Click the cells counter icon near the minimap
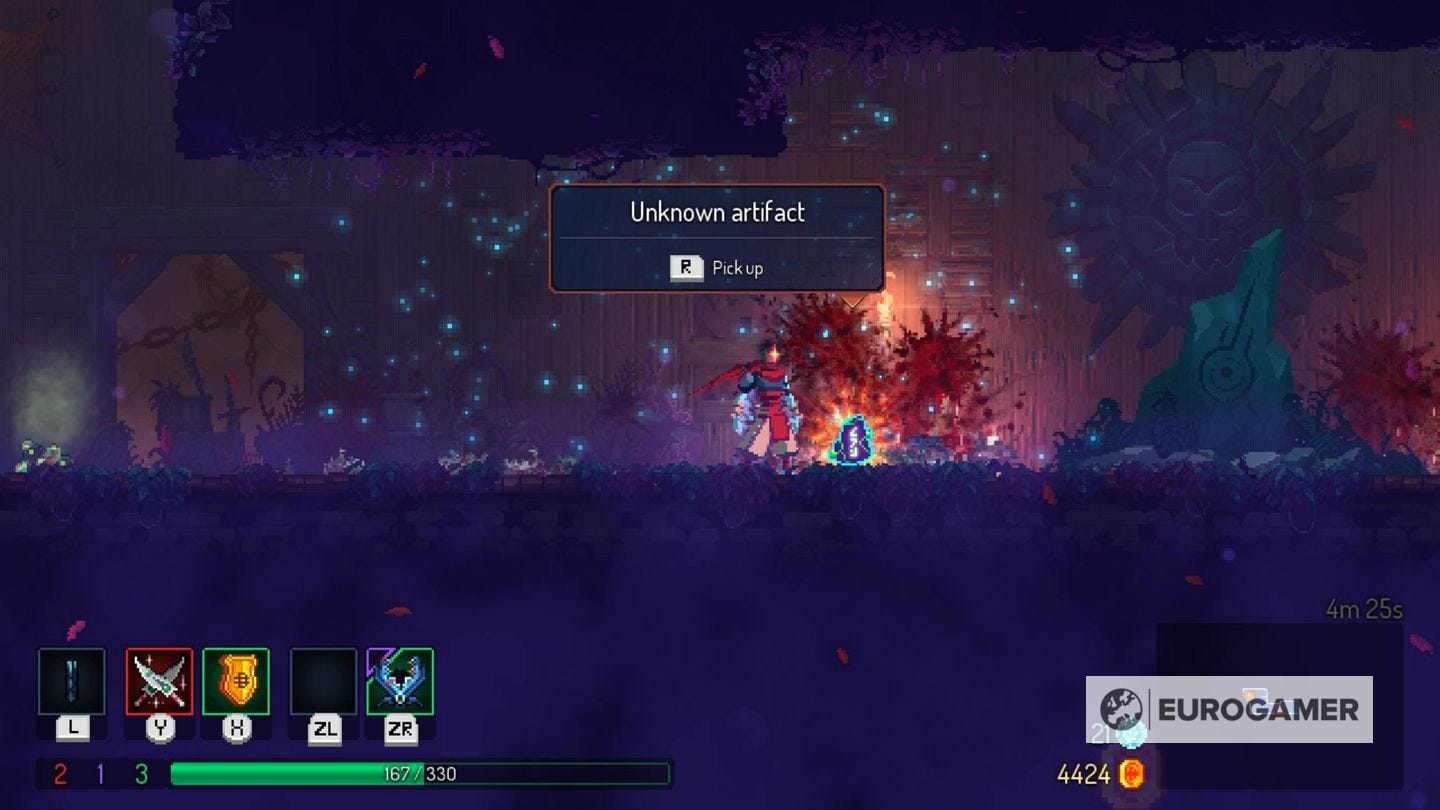The image size is (1440, 810). 1132,732
